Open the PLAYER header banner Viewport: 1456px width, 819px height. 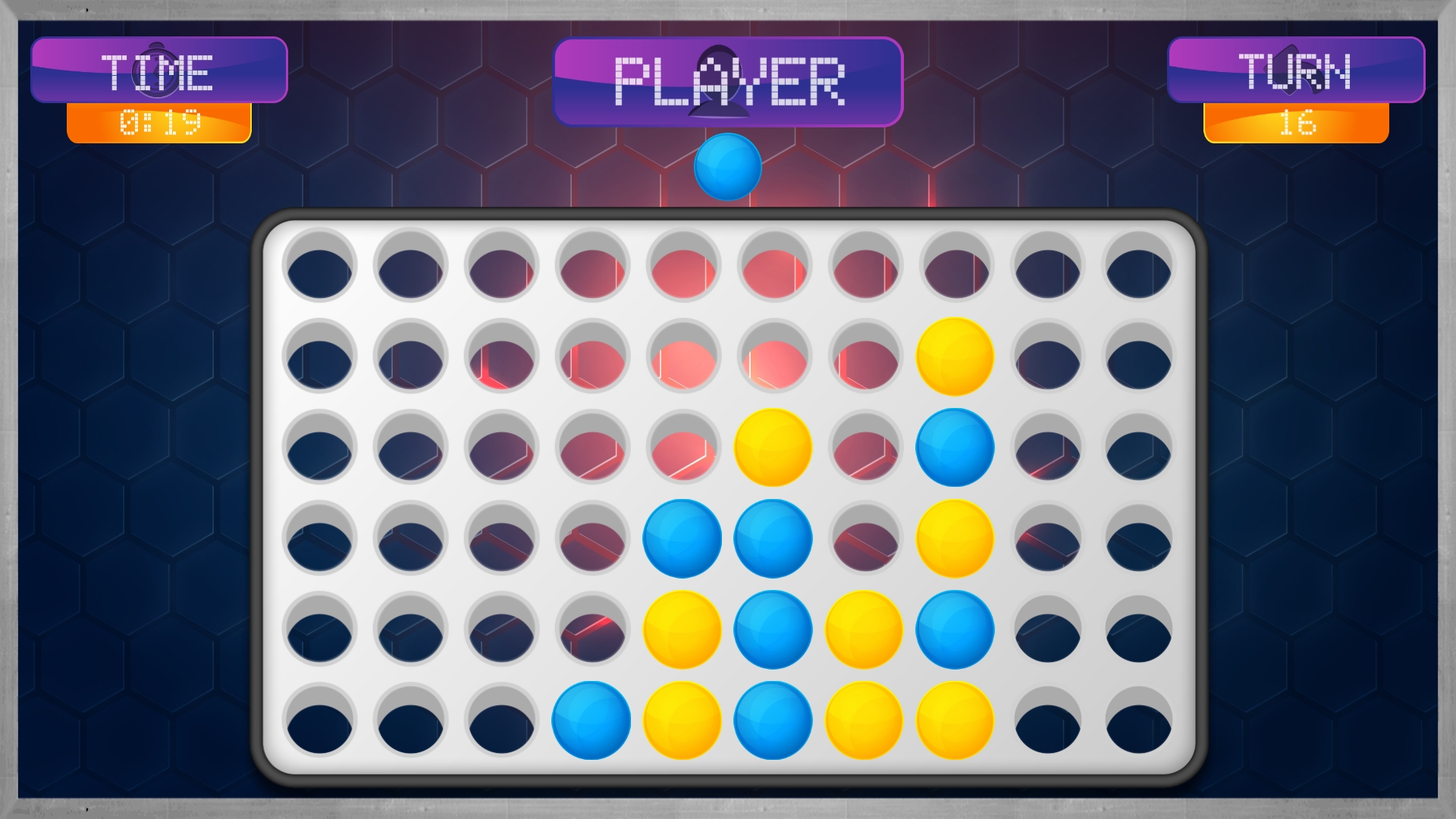tap(728, 80)
